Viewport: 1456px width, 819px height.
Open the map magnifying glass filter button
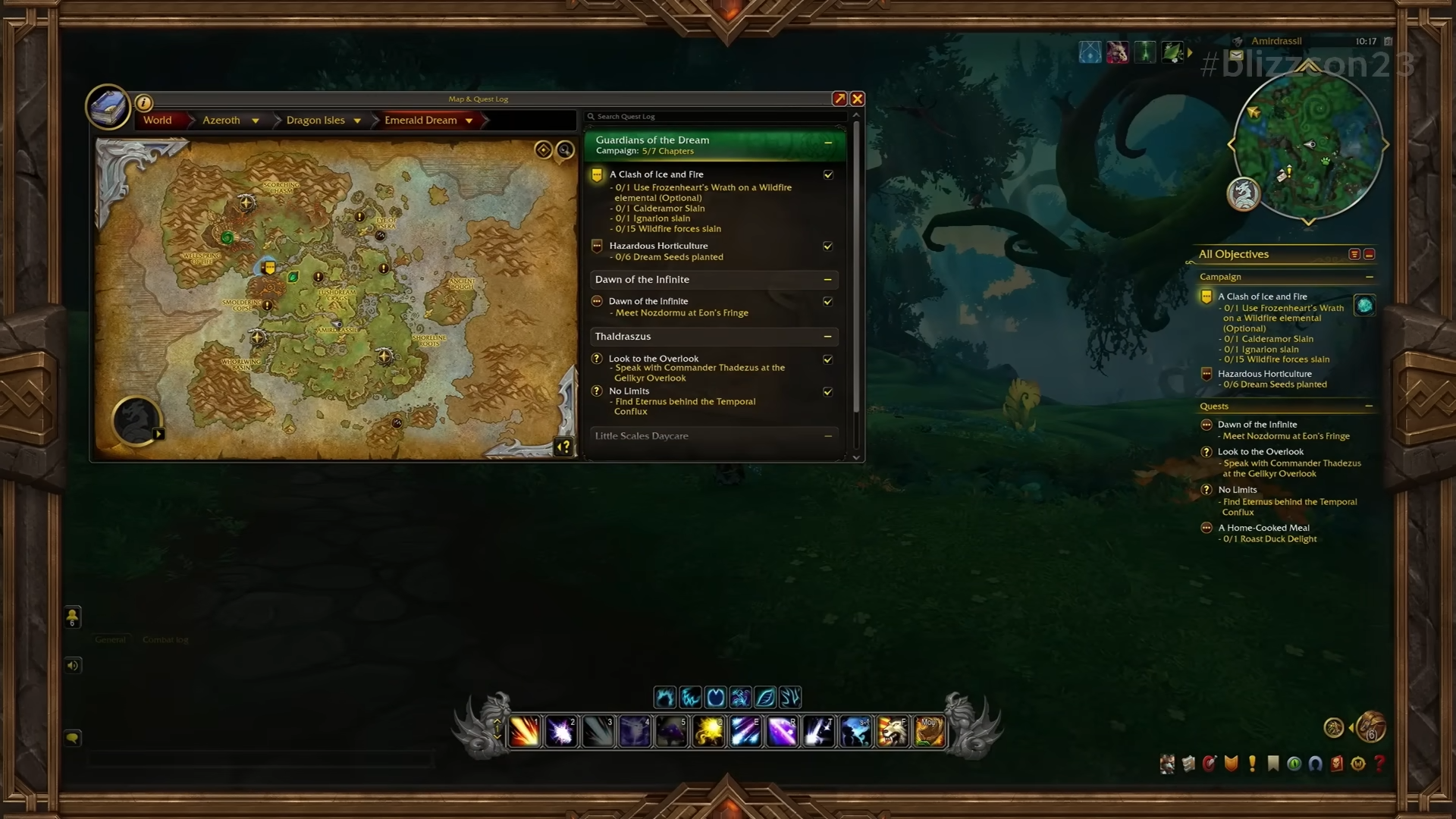tap(565, 149)
